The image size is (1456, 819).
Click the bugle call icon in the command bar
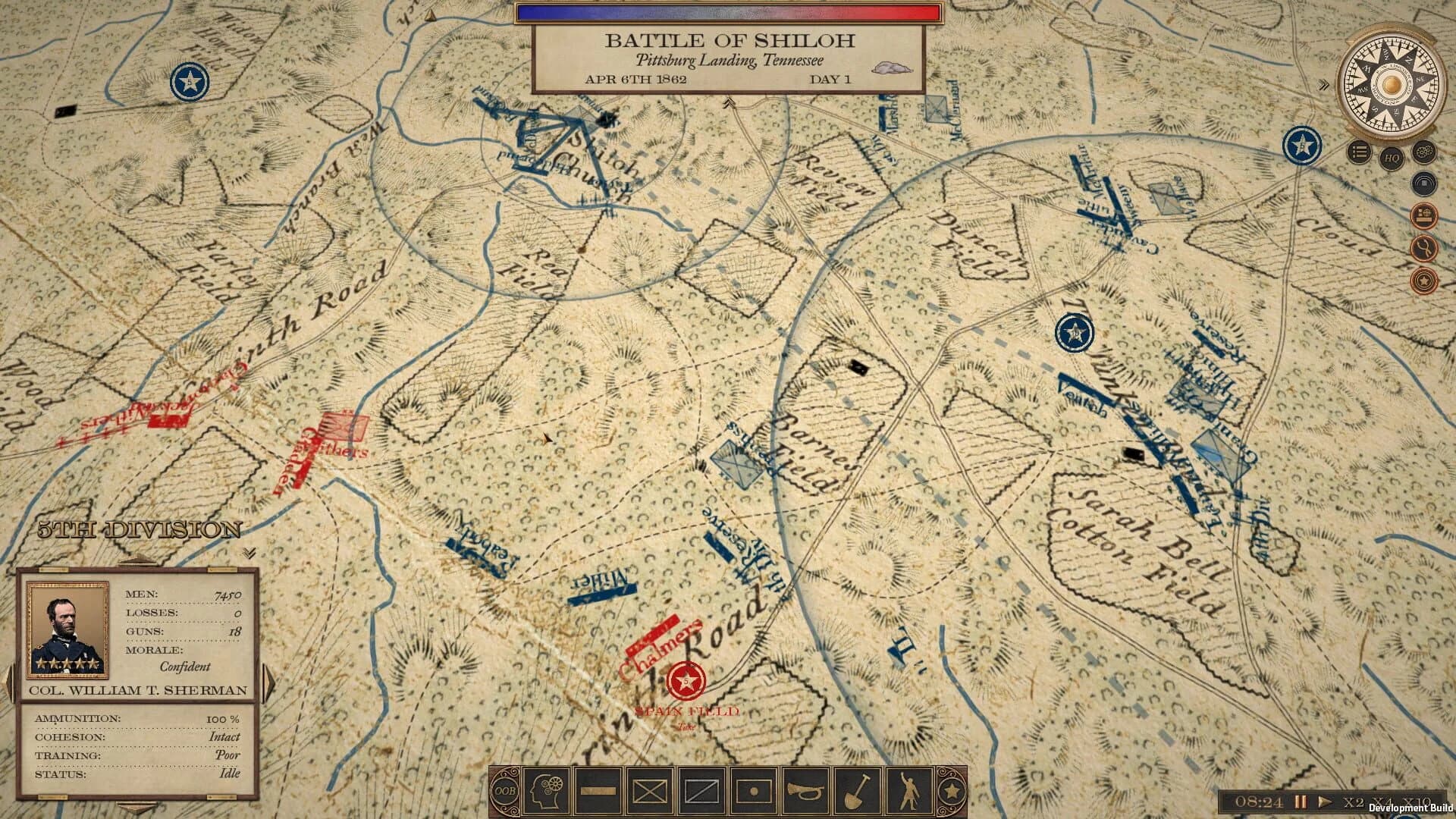pos(805,790)
